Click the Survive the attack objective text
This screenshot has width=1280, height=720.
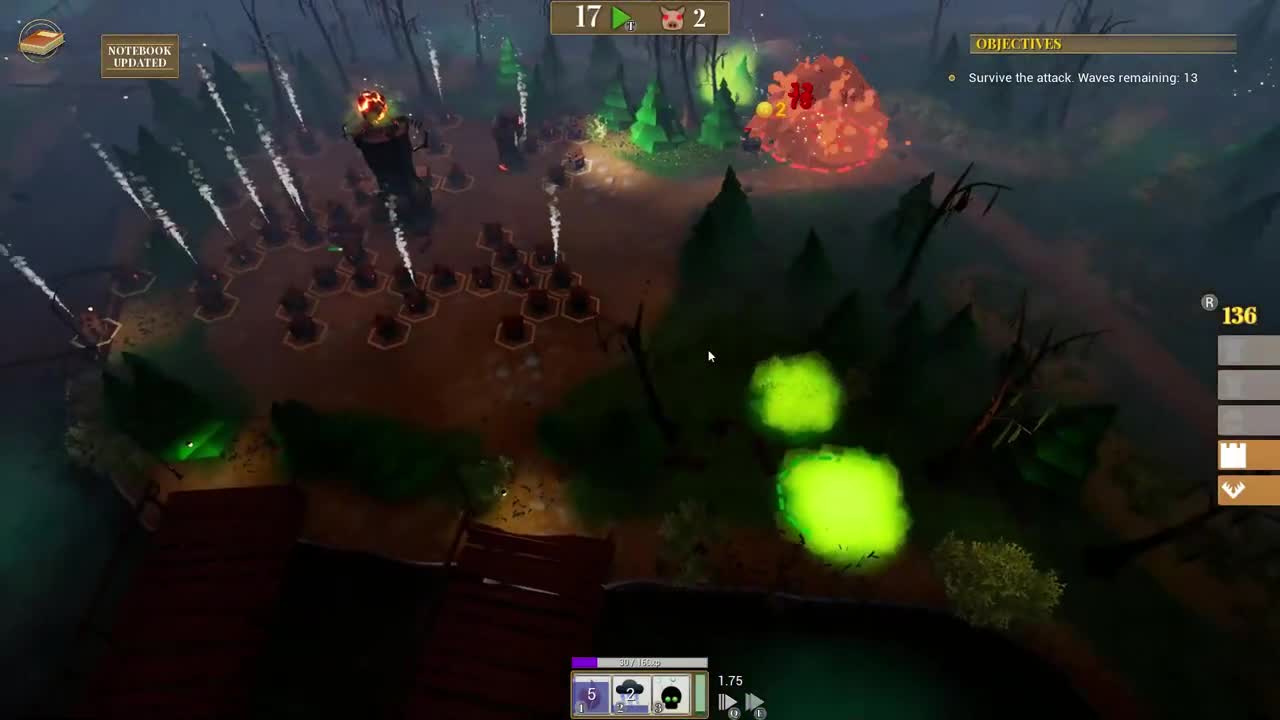[1081, 77]
